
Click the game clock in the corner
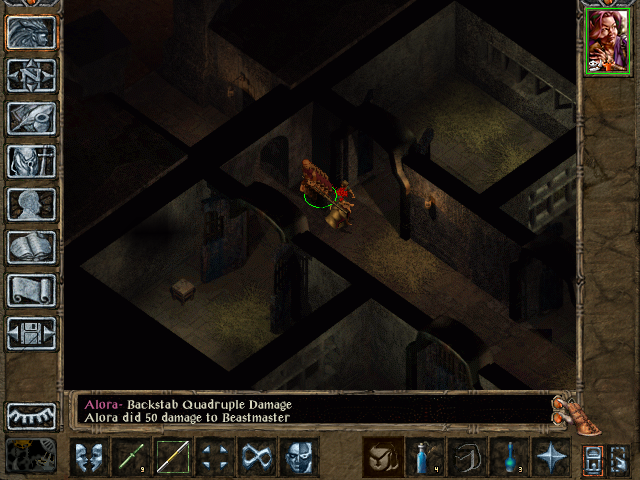(30, 456)
